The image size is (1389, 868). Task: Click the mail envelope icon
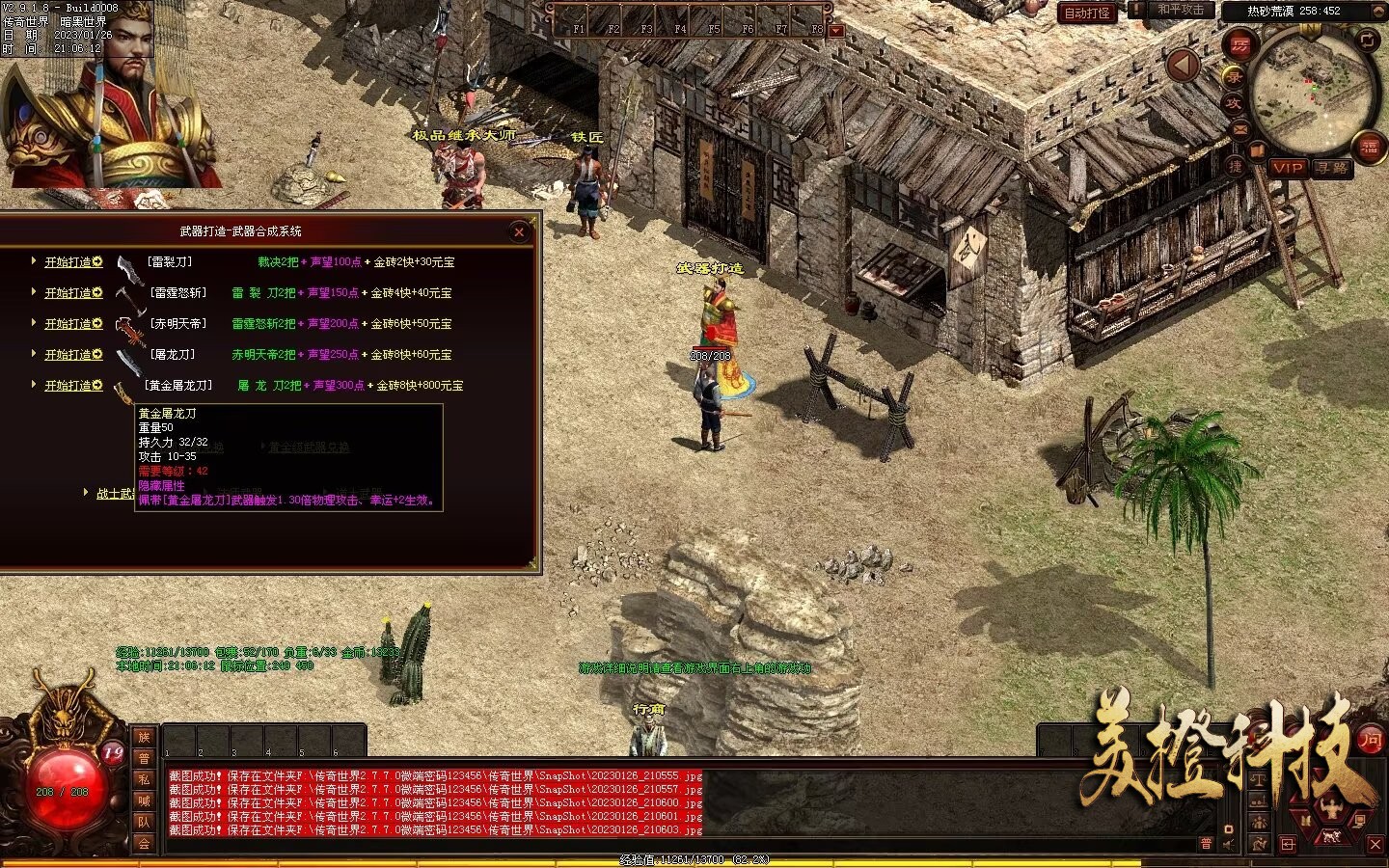click(x=1239, y=129)
